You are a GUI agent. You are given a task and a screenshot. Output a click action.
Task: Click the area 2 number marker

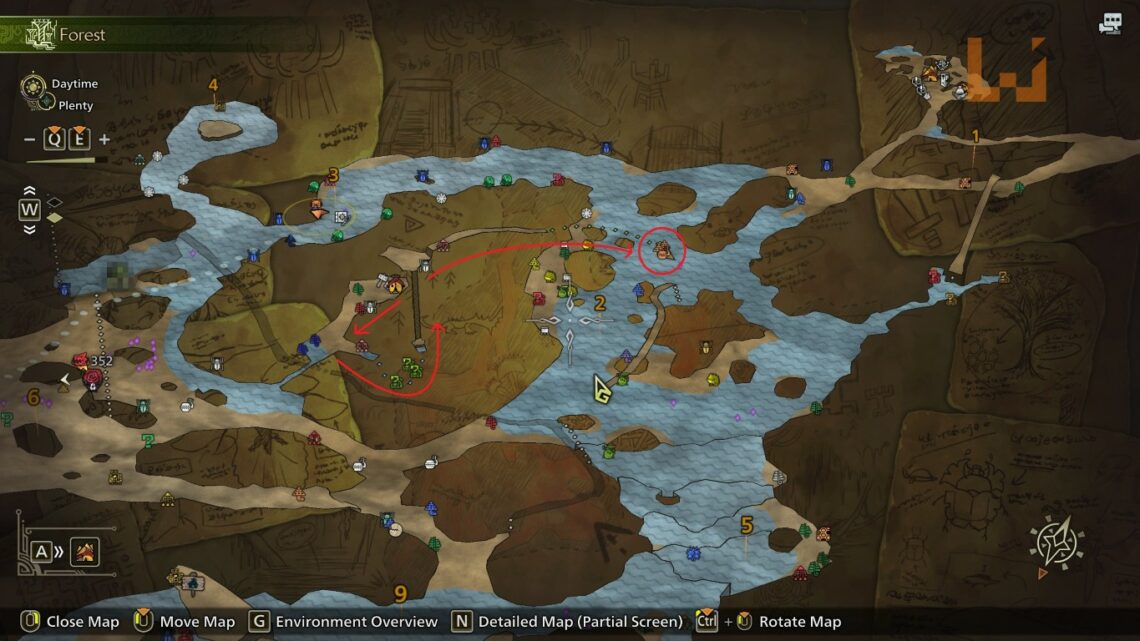[600, 304]
